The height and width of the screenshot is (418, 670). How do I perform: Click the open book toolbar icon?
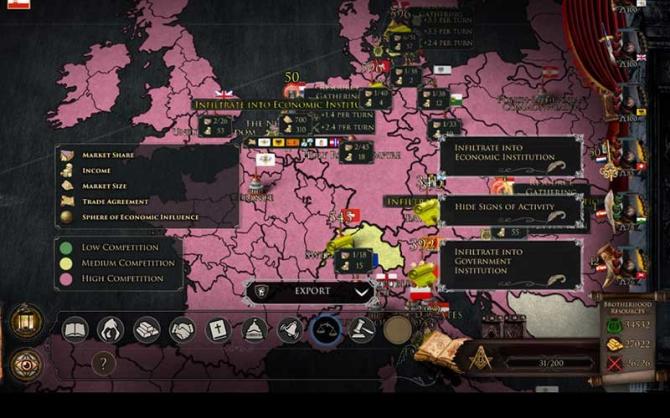pyautogui.click(x=76, y=329)
